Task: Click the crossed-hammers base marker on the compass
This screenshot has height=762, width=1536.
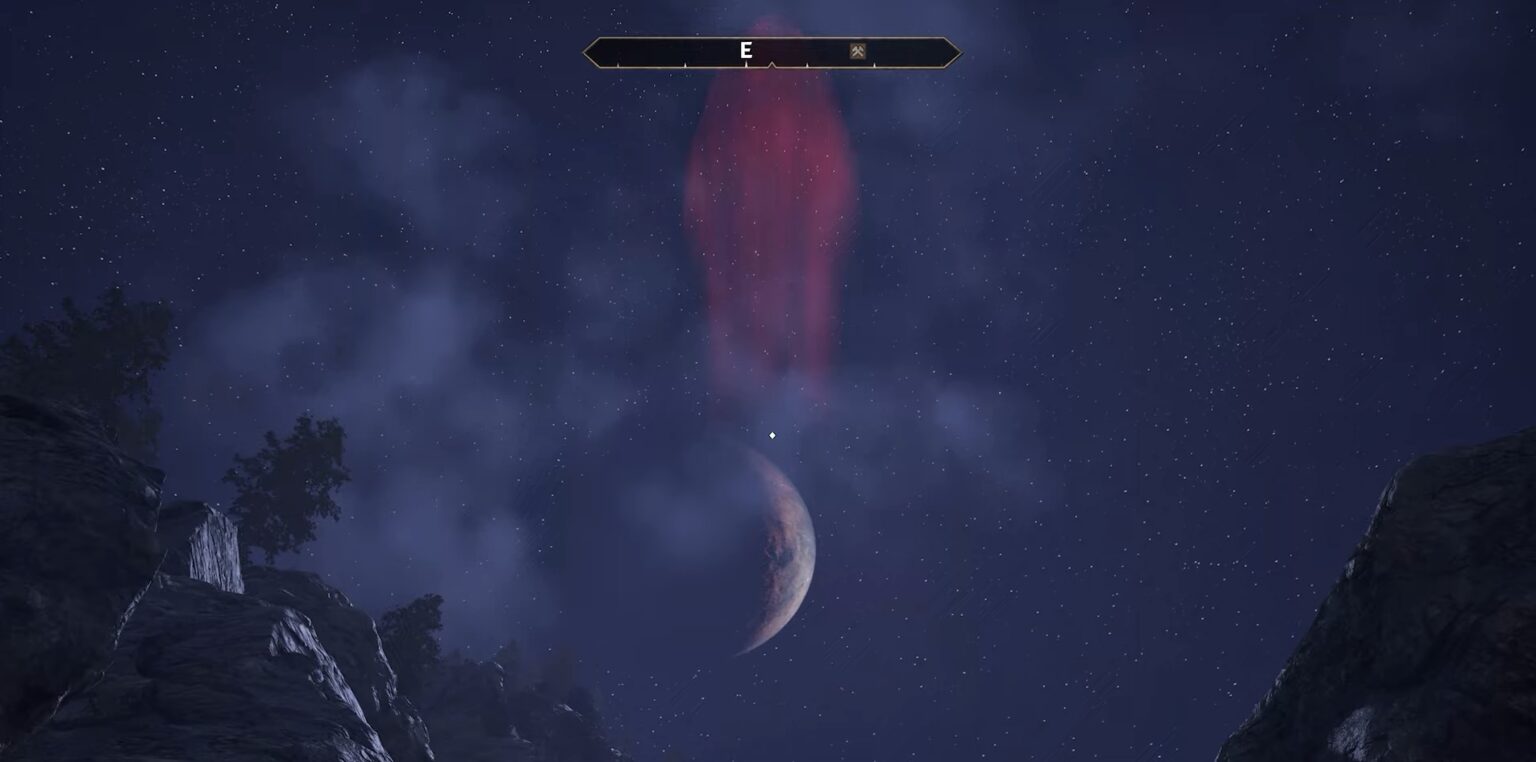Action: click(858, 49)
